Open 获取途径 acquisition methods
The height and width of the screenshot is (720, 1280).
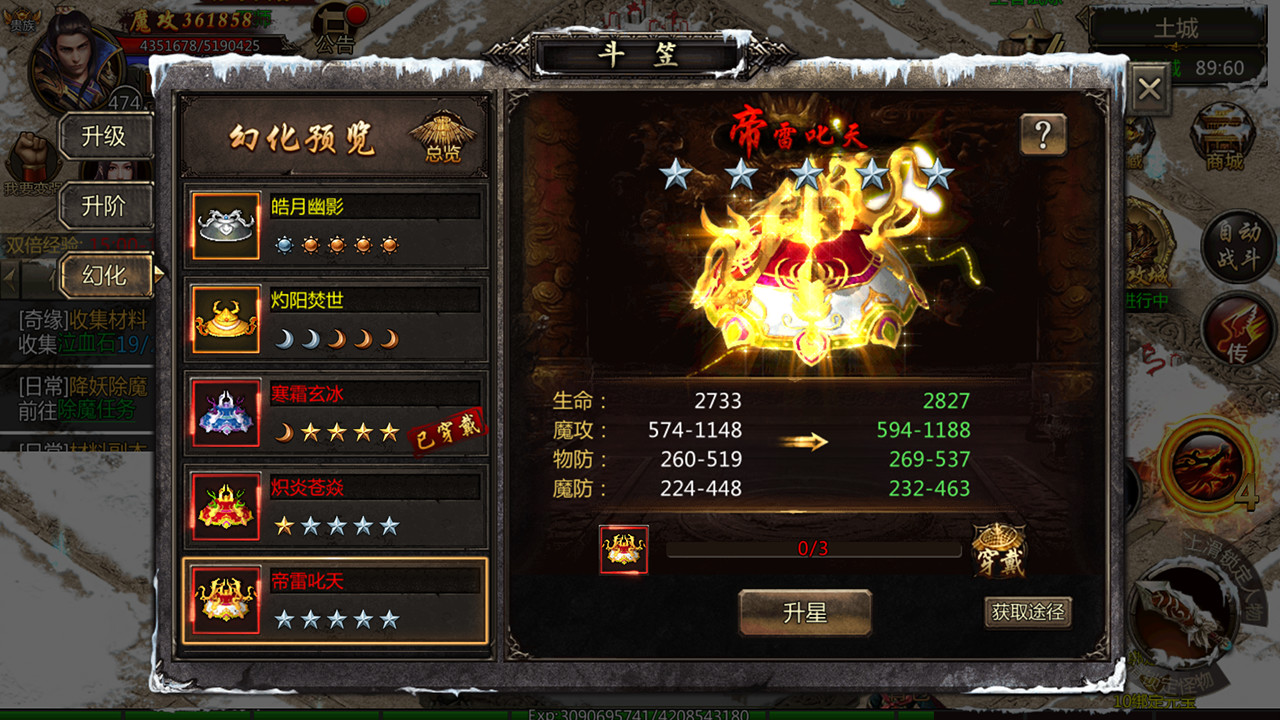pos(1028,611)
